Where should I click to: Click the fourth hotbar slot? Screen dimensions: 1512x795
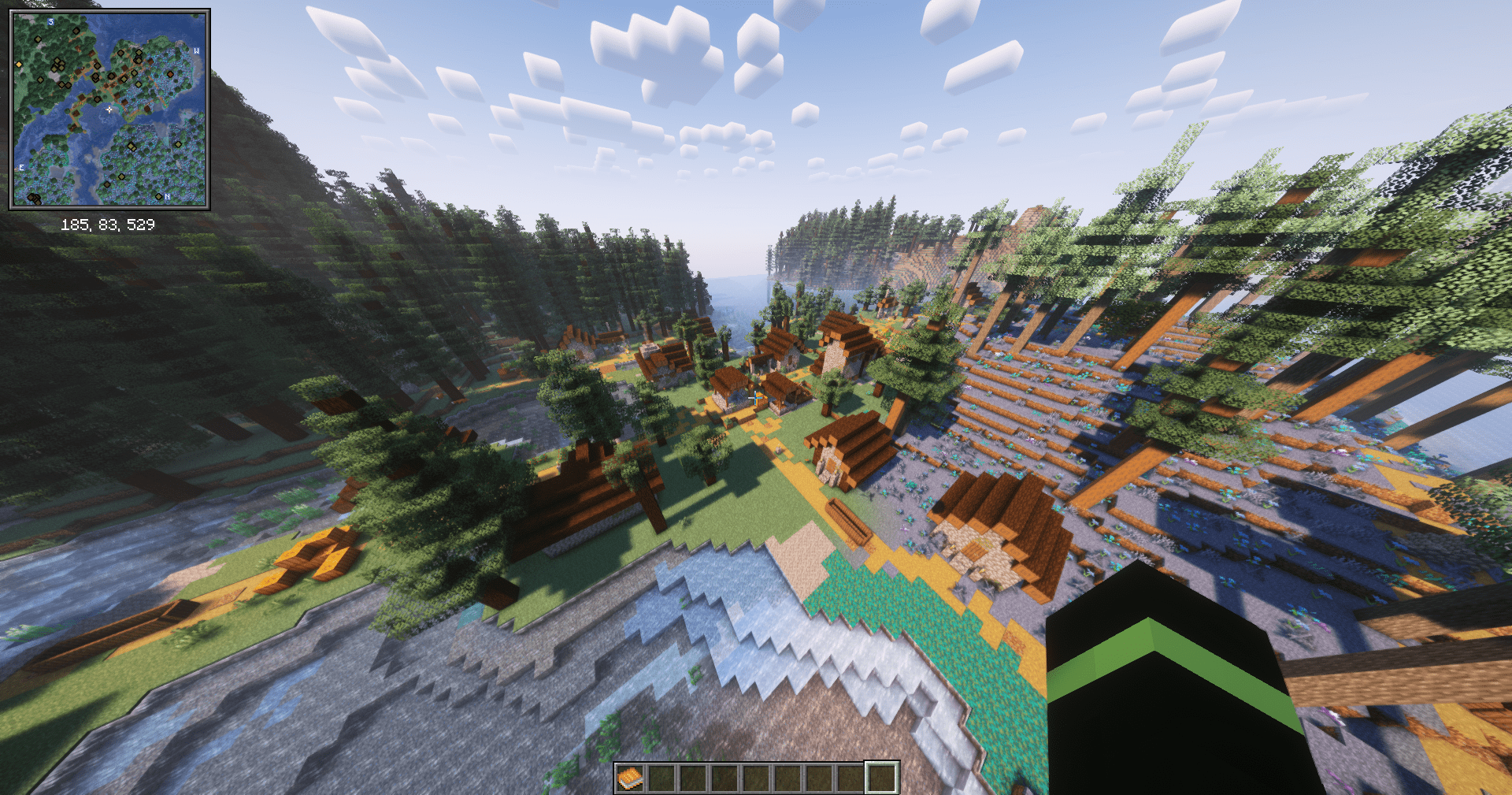(x=724, y=779)
